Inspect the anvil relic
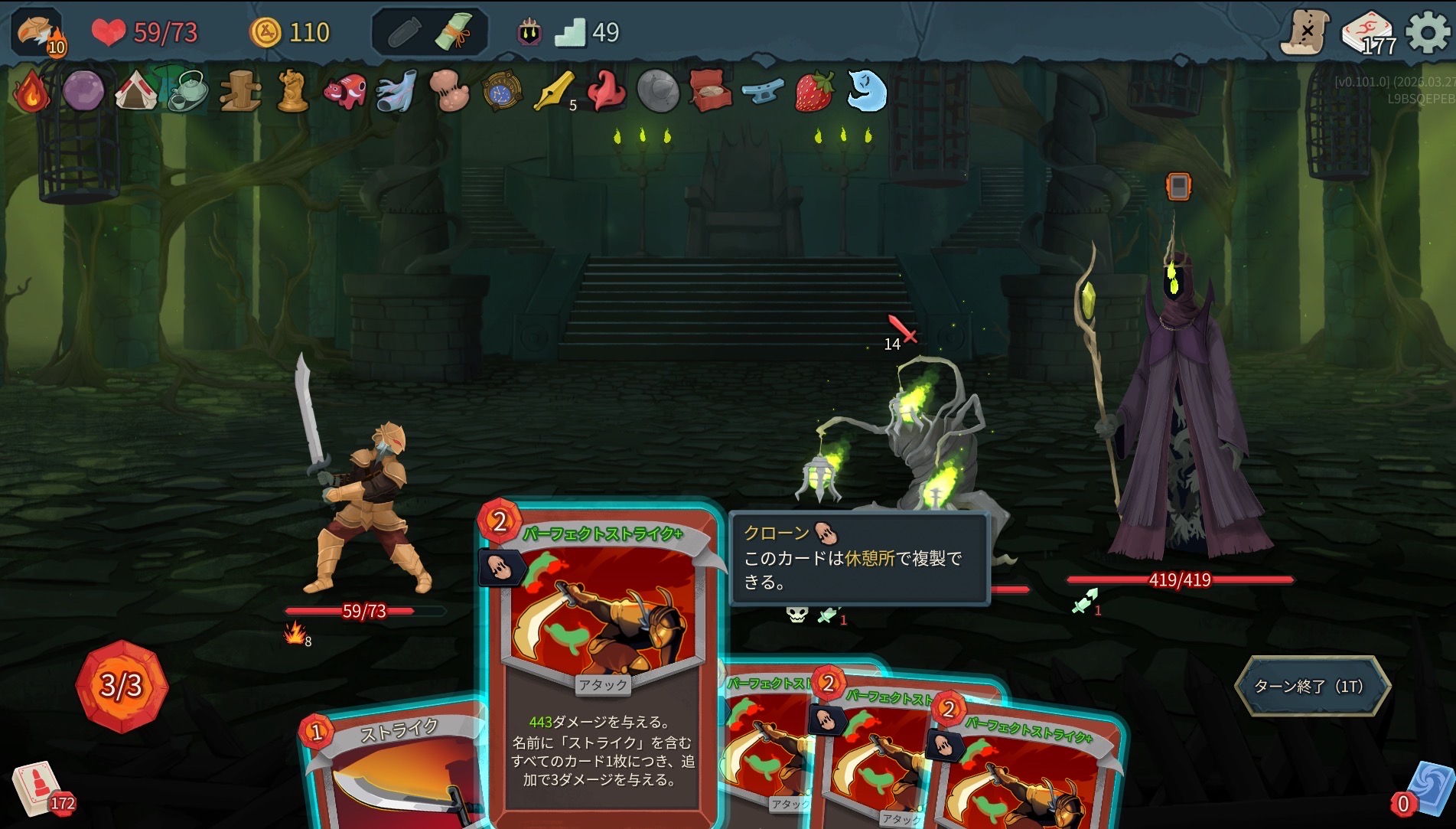 click(x=763, y=91)
